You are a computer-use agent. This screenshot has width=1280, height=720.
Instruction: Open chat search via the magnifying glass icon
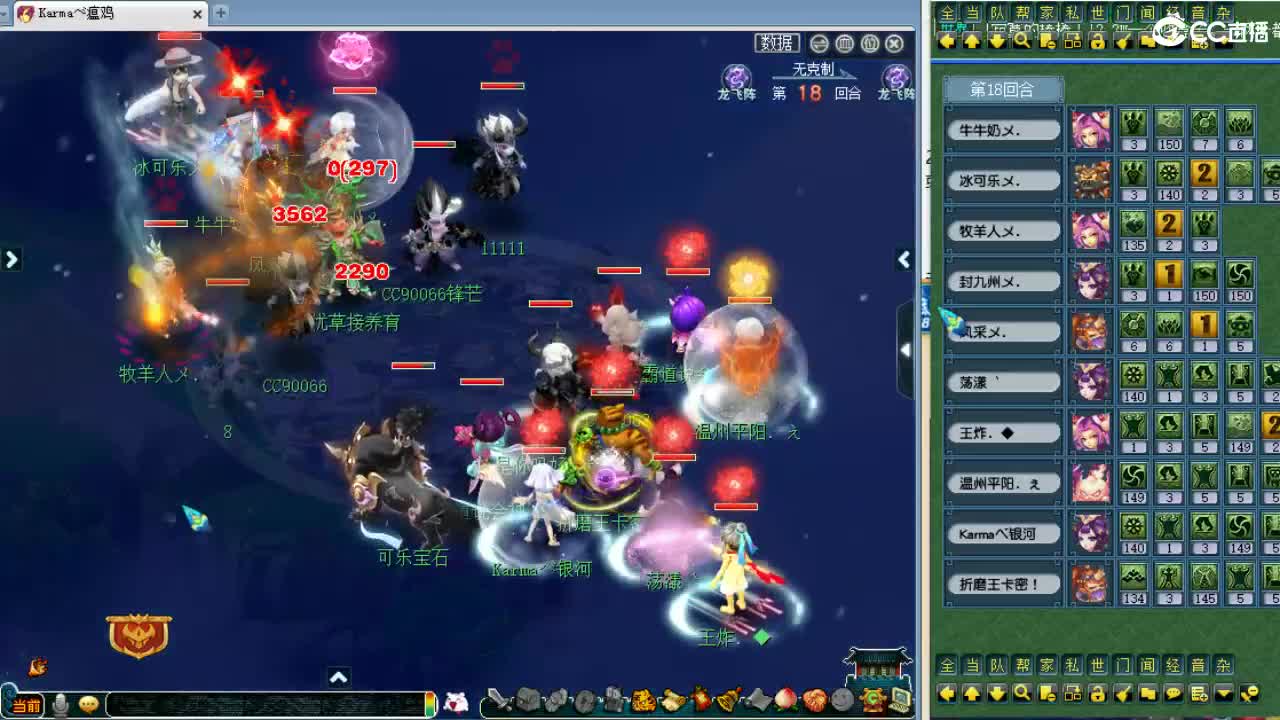coord(1020,694)
